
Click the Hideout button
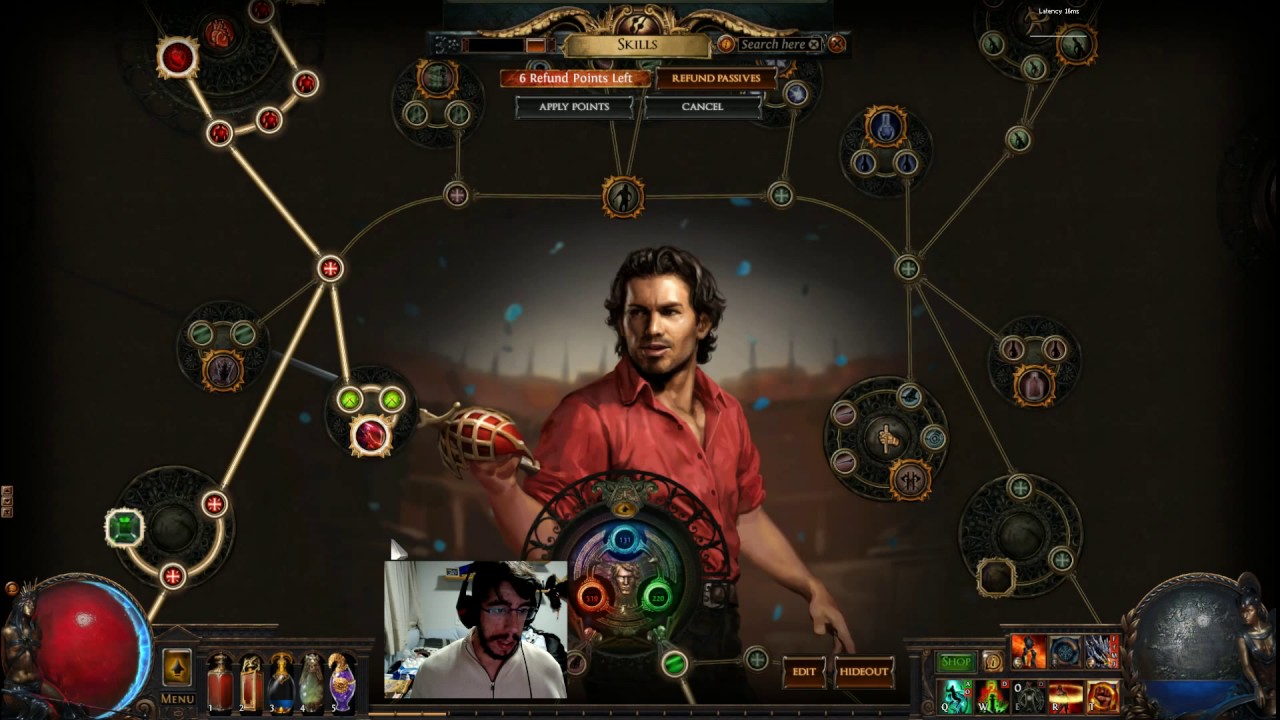tap(863, 672)
